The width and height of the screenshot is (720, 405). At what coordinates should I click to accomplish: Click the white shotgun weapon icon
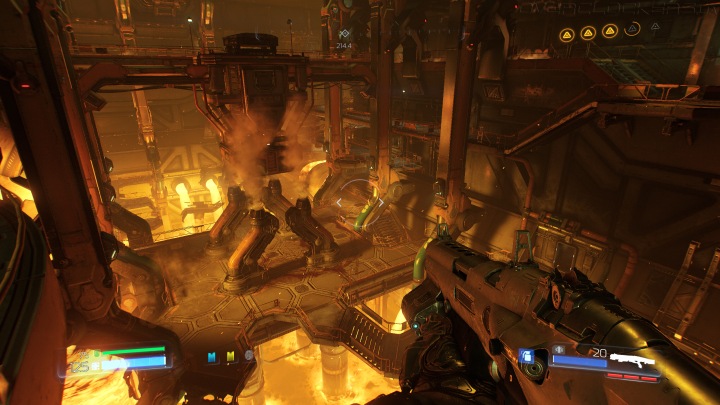(x=632, y=357)
